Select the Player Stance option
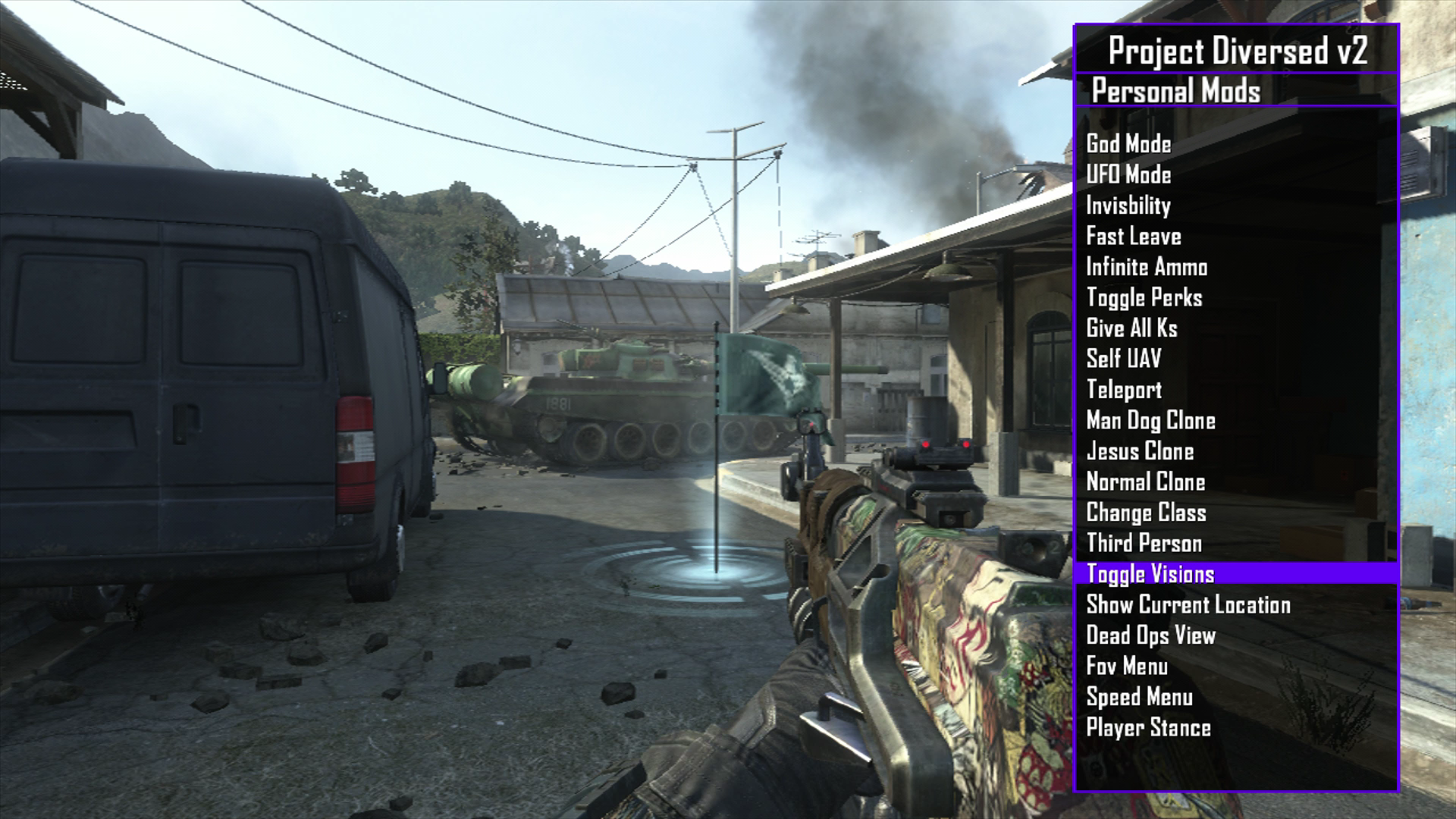Viewport: 1456px width, 819px height. 1148,728
